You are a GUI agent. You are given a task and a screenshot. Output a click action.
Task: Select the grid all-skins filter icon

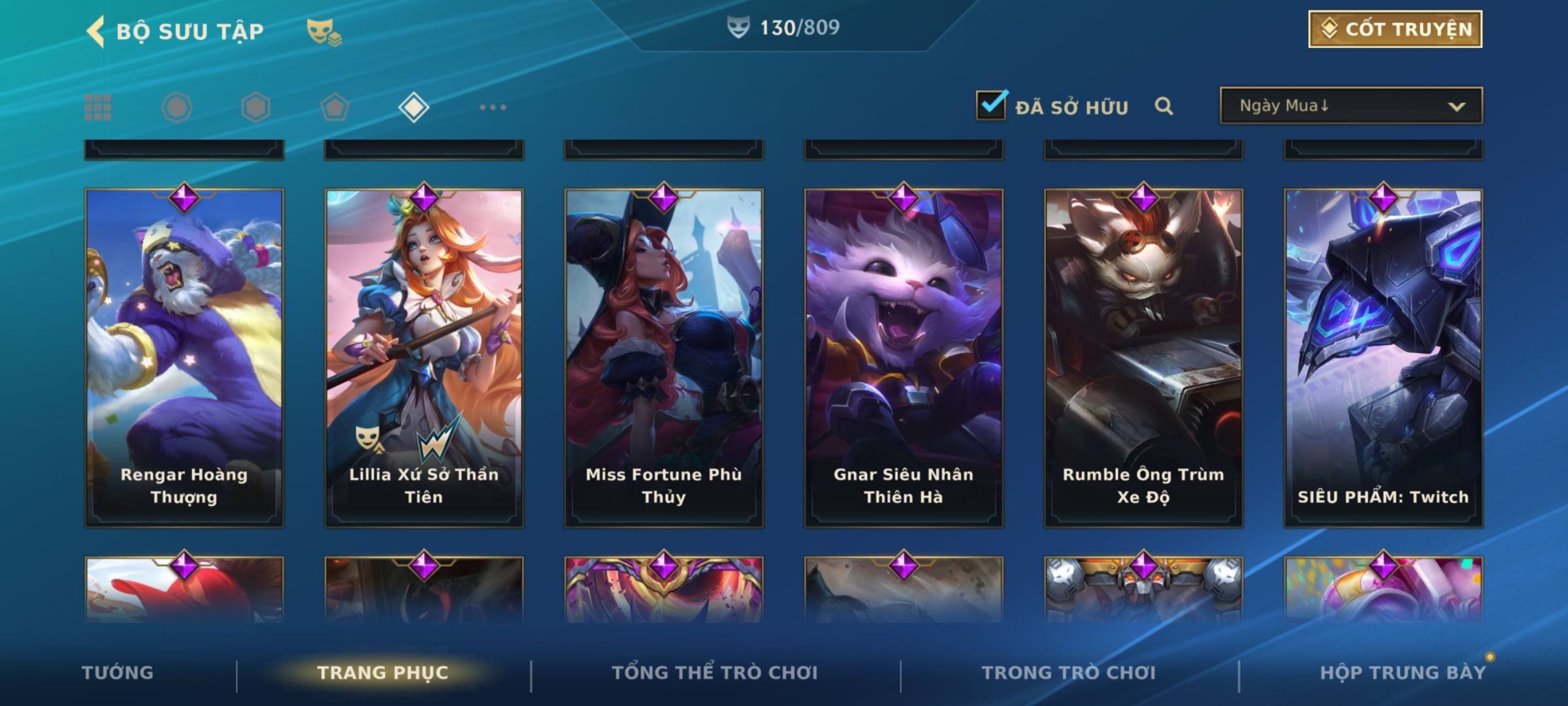98,107
